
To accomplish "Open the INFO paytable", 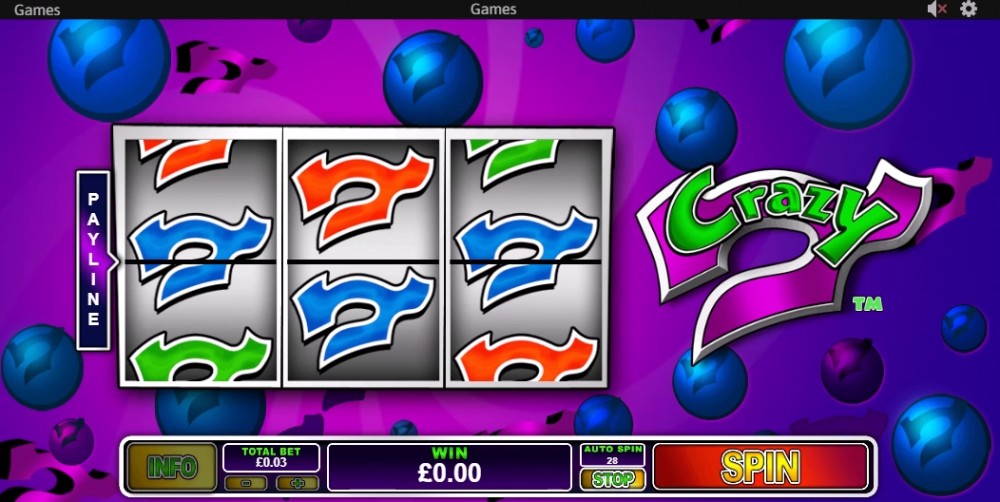I will pyautogui.click(x=172, y=467).
